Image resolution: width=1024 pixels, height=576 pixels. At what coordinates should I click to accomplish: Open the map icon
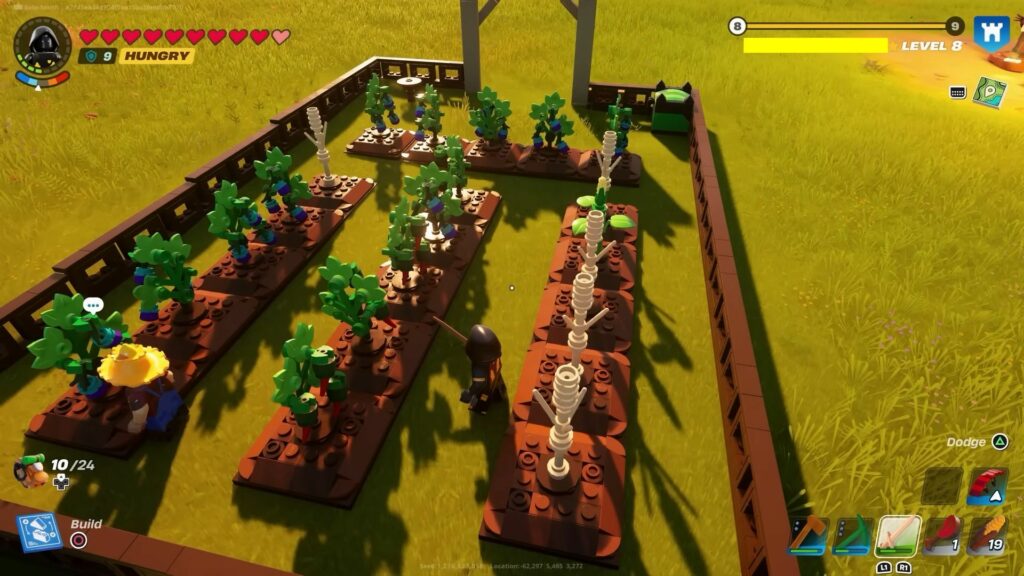click(x=990, y=91)
